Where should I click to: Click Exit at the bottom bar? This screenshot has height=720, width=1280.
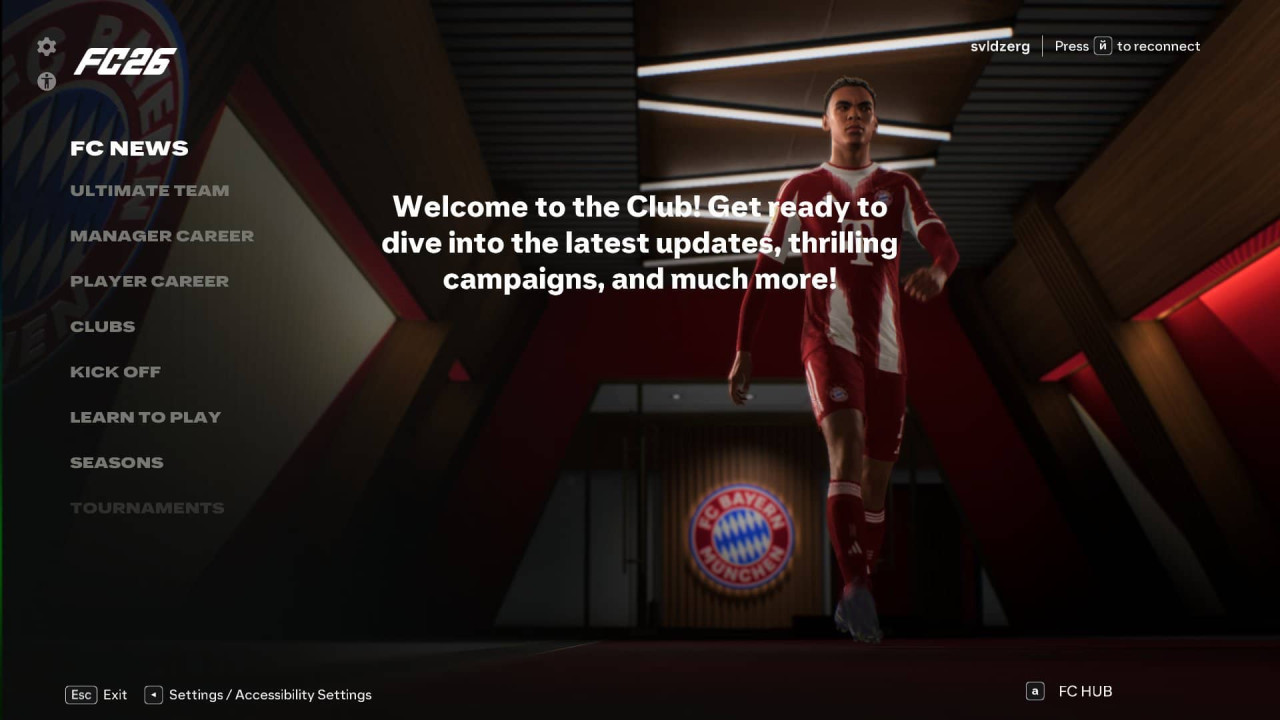[x=114, y=695]
